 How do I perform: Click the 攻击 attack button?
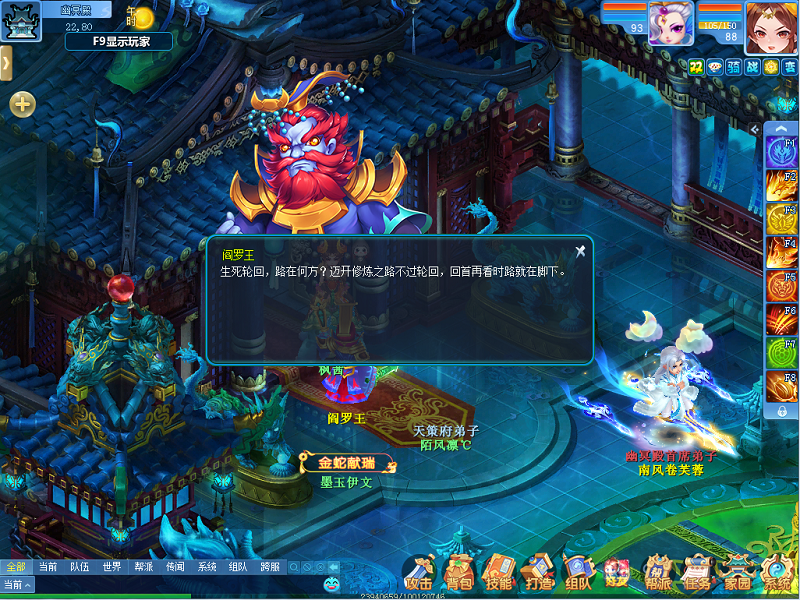click(419, 573)
